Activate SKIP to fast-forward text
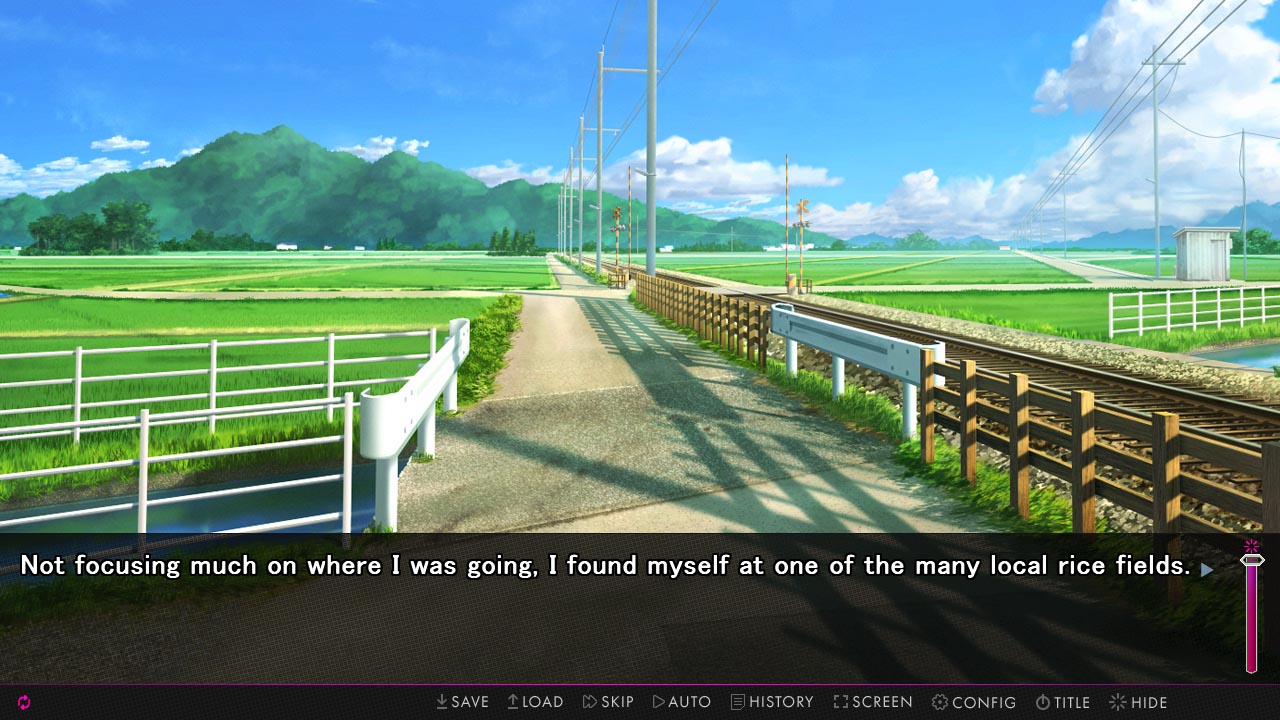This screenshot has width=1280, height=720. 608,702
